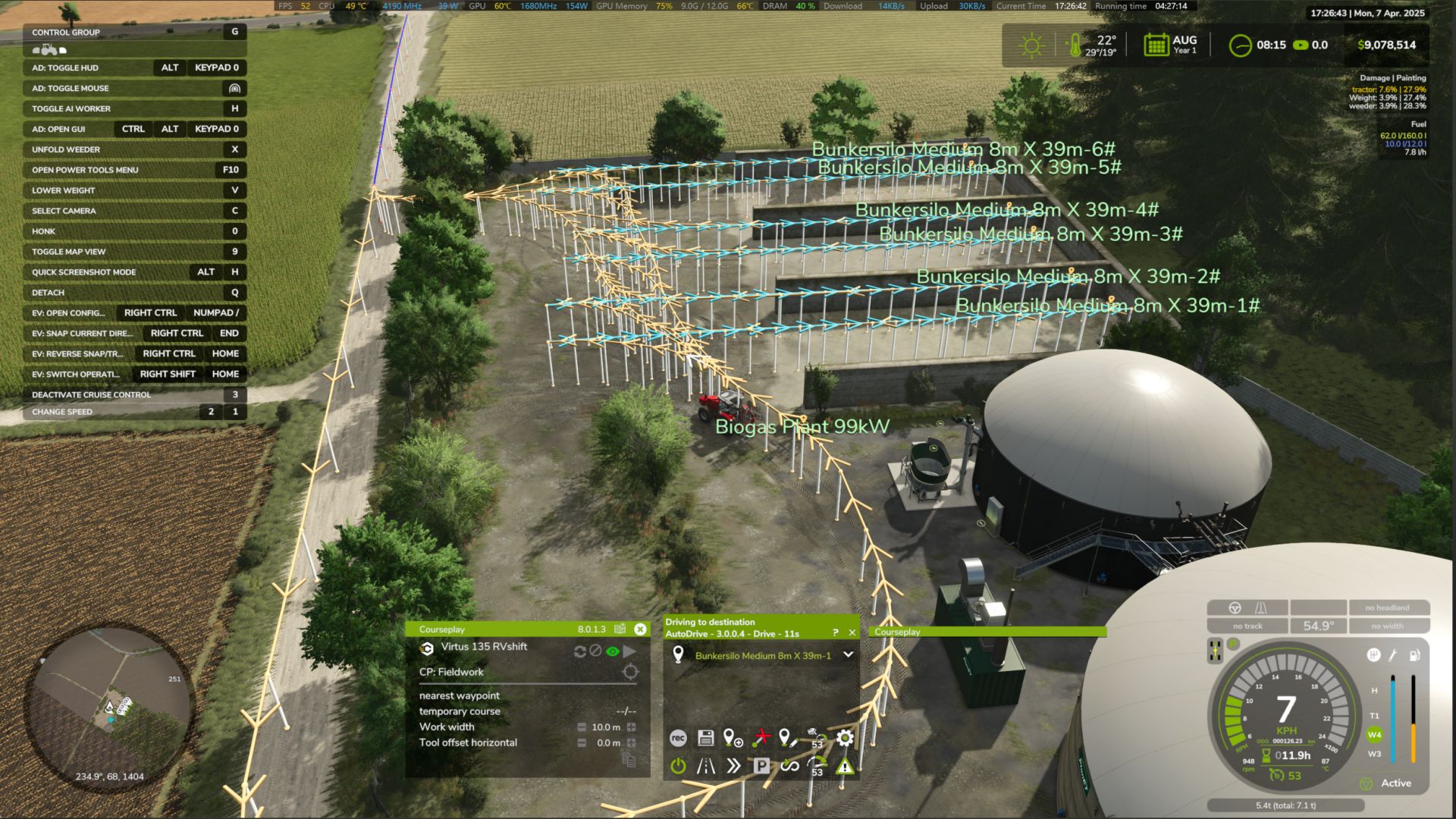
Task: Select the AutoDrive parking P icon
Action: point(761,766)
